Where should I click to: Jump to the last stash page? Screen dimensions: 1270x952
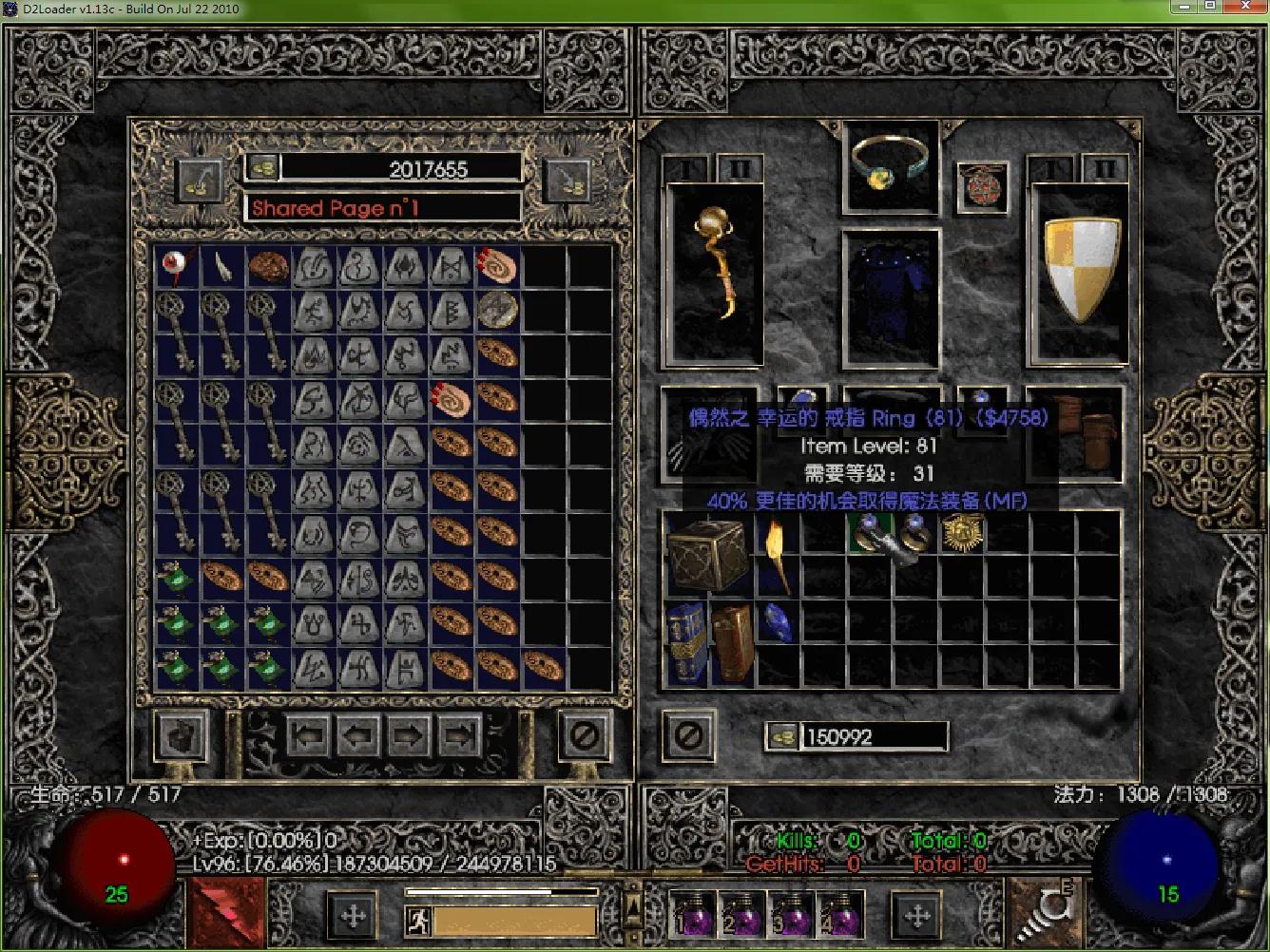(x=460, y=735)
